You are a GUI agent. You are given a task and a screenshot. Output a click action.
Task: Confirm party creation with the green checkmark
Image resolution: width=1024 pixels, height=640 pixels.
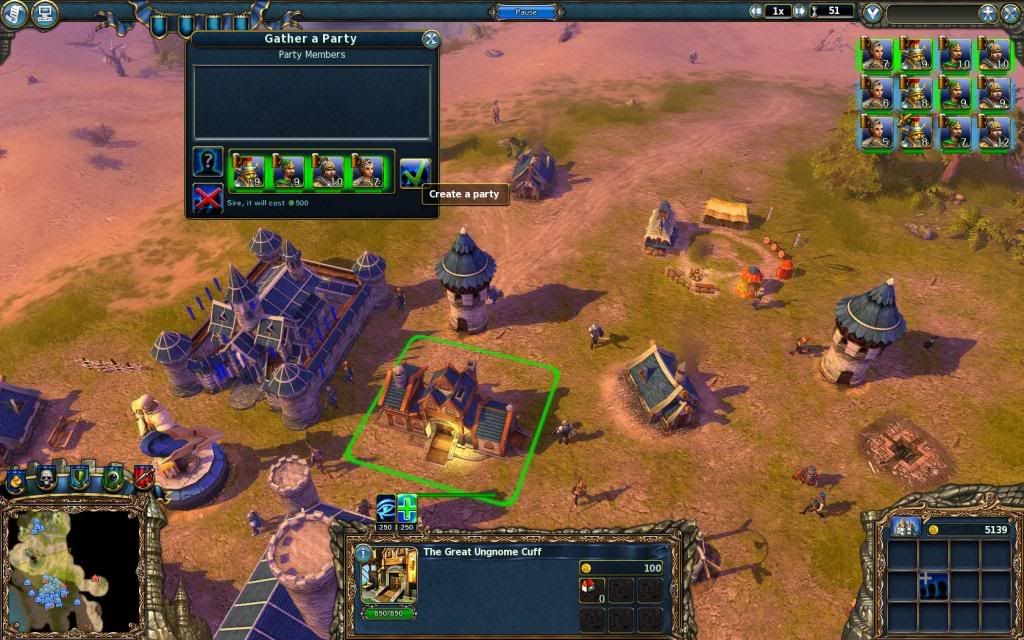414,173
